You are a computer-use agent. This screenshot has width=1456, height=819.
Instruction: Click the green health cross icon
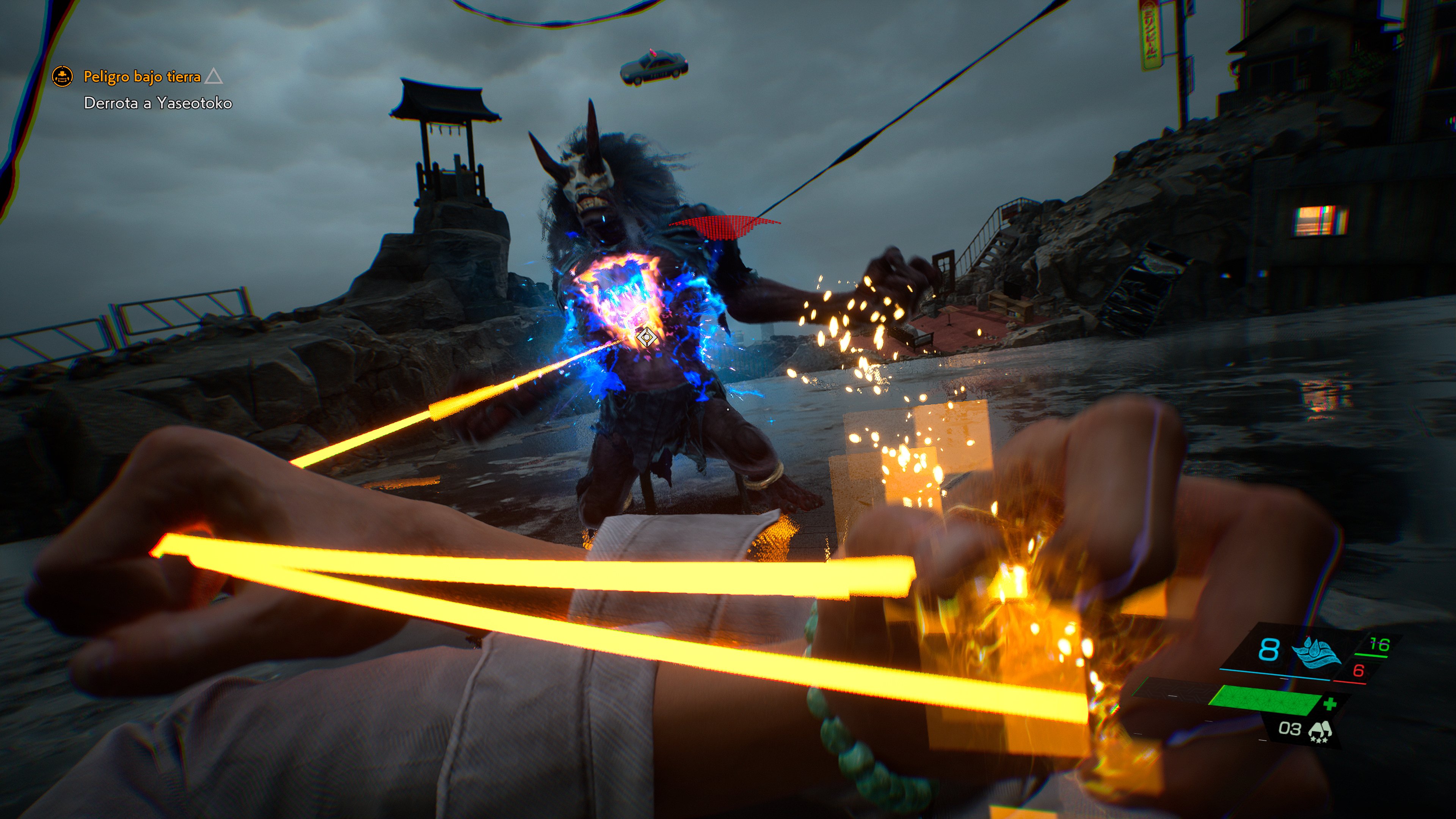click(1330, 704)
